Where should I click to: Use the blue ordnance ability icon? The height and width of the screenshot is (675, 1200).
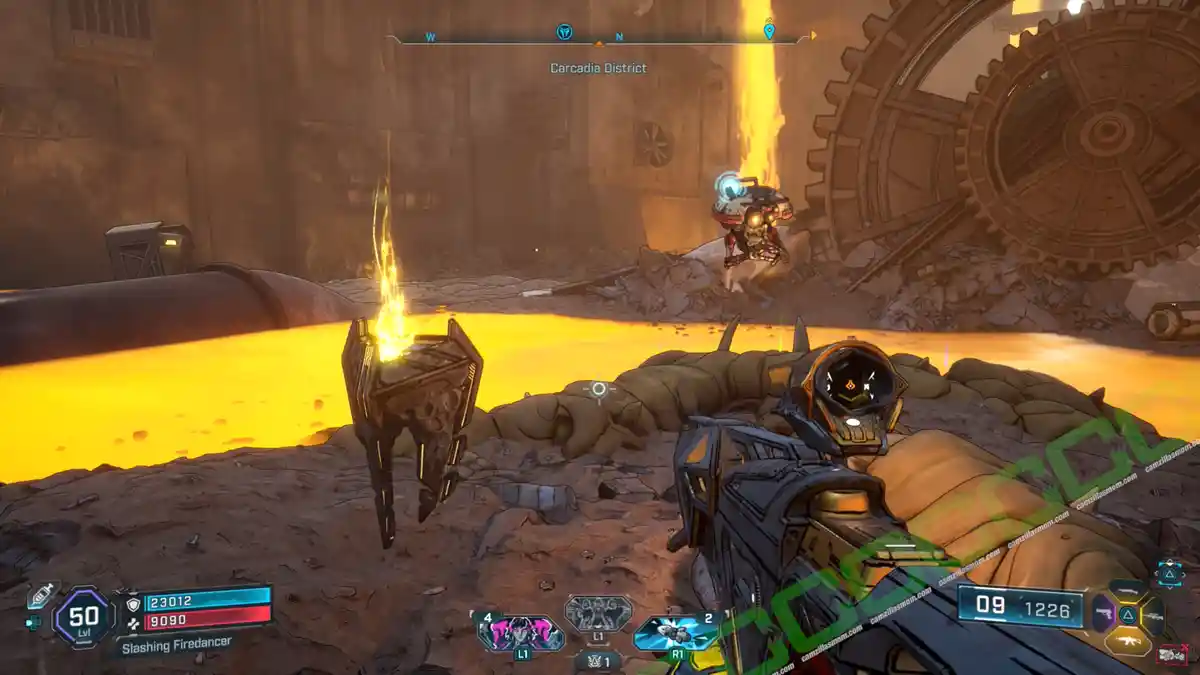675,633
